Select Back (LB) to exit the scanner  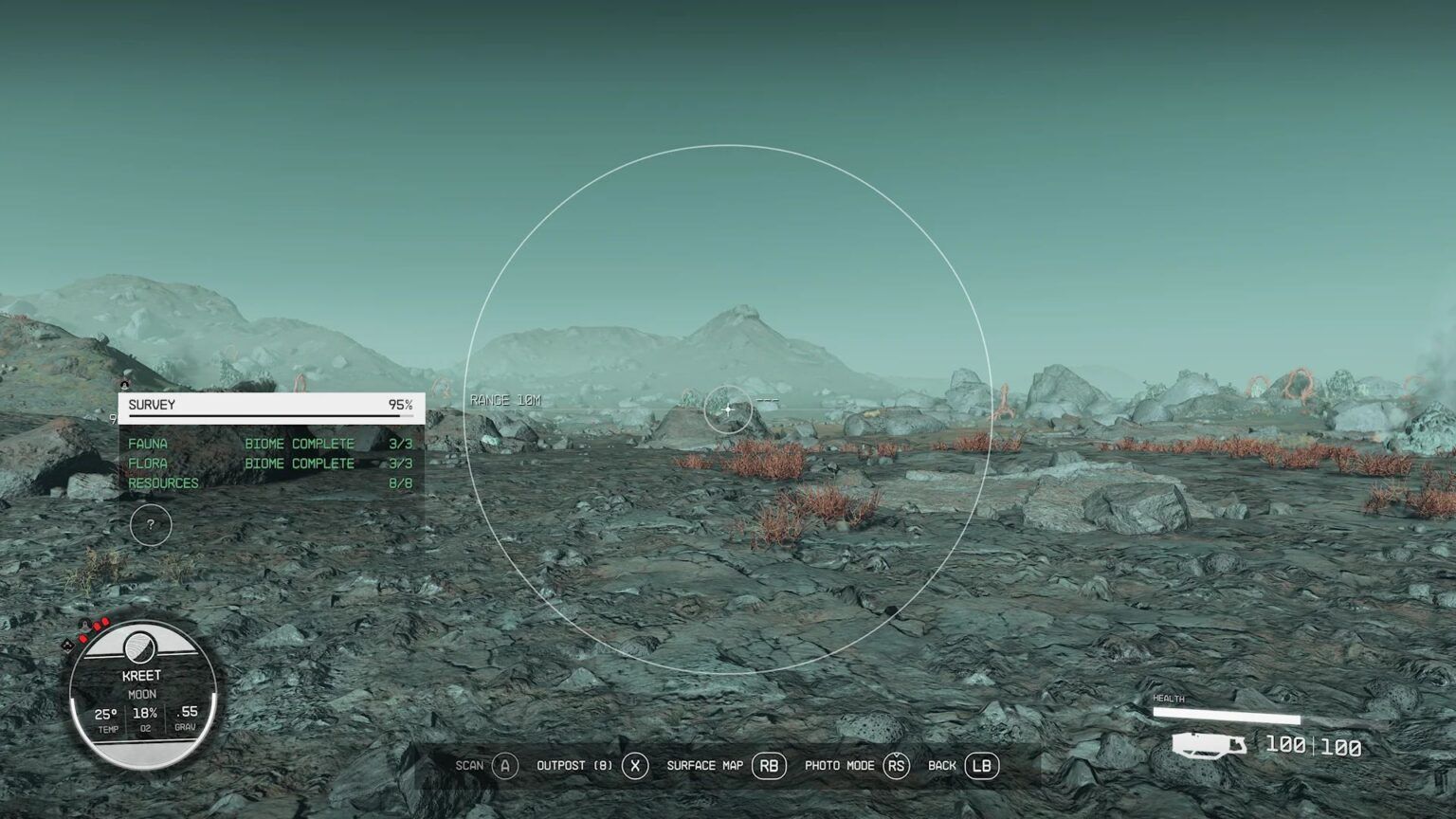(x=980, y=765)
